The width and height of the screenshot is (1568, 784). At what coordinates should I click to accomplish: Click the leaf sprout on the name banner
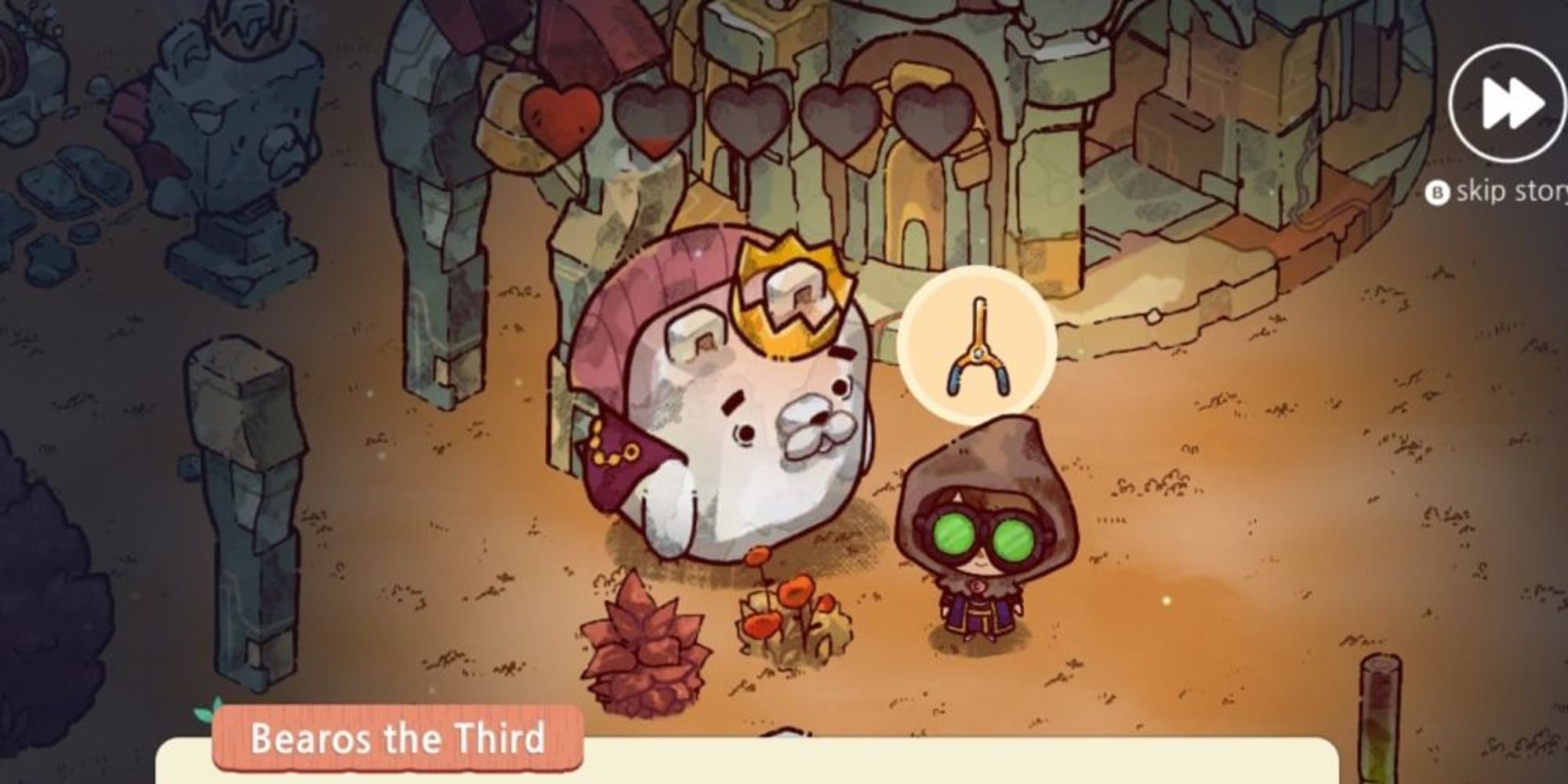(x=205, y=710)
